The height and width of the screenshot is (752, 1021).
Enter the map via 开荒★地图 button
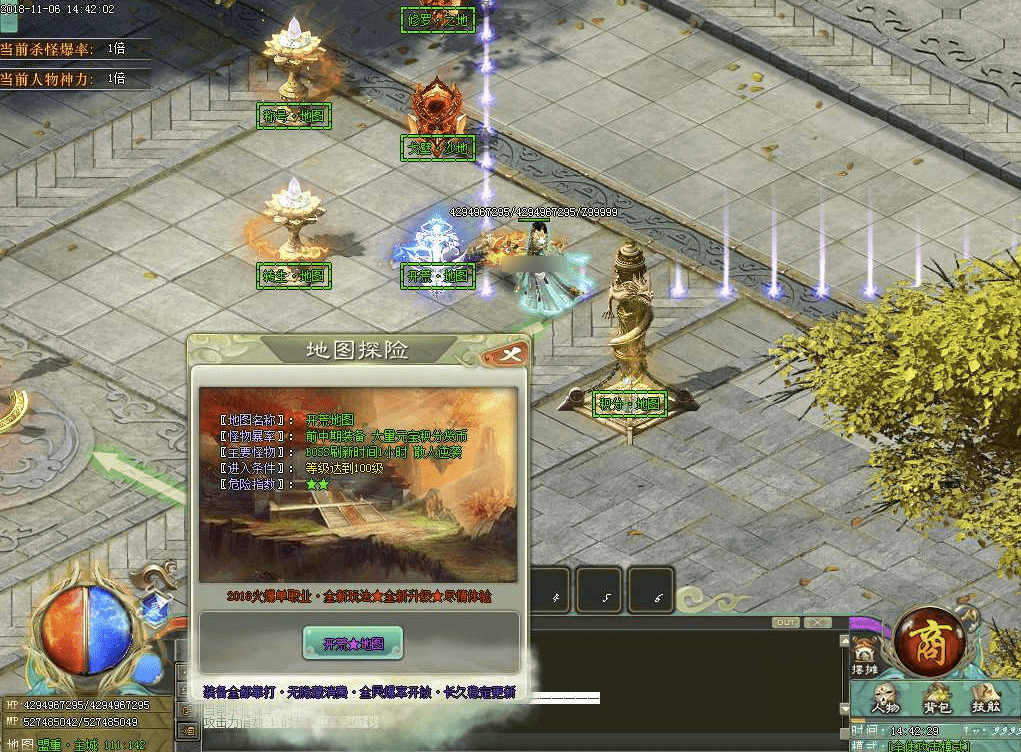pyautogui.click(x=353, y=643)
